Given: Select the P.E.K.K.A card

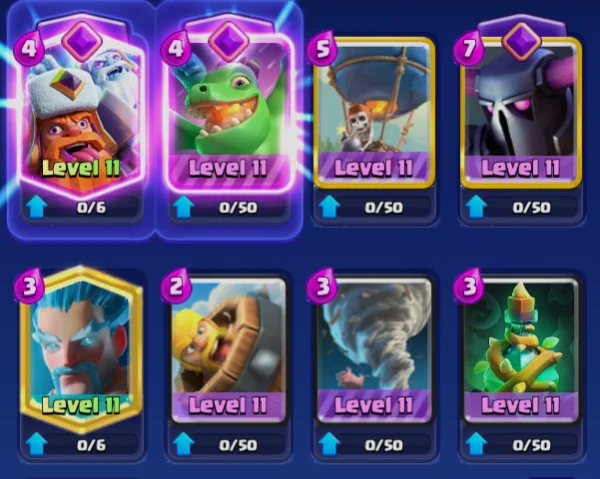Looking at the screenshot, I should (521, 112).
